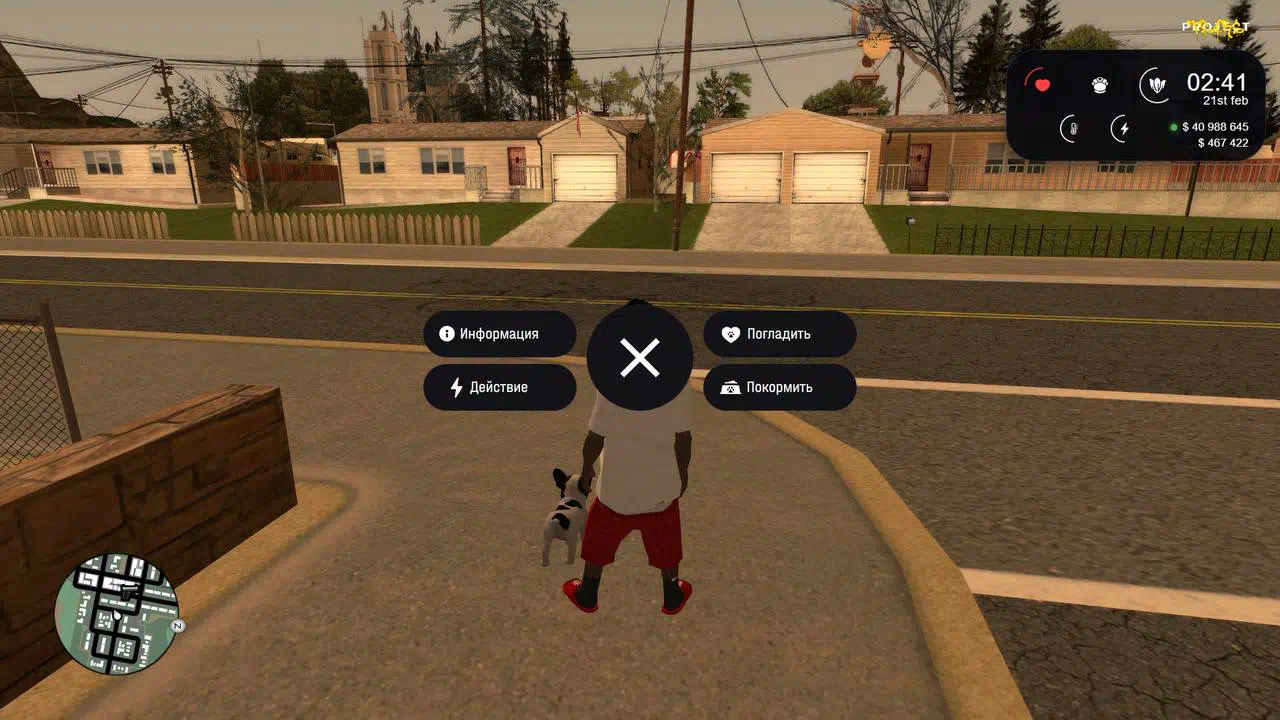Close the radial pet menu
The image size is (1280, 720).
tap(640, 357)
